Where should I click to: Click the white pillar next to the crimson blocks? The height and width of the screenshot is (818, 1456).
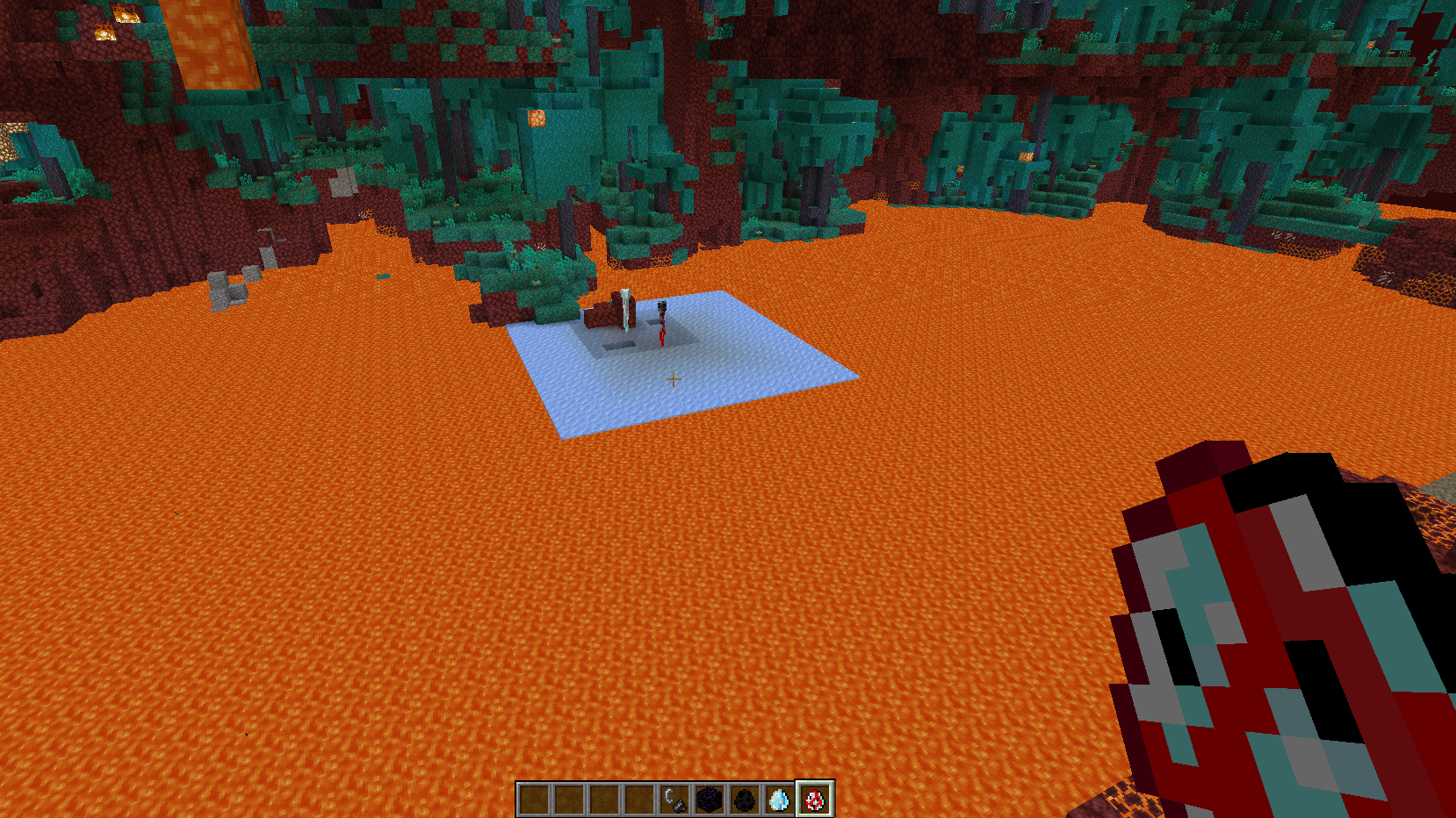pyautogui.click(x=626, y=312)
